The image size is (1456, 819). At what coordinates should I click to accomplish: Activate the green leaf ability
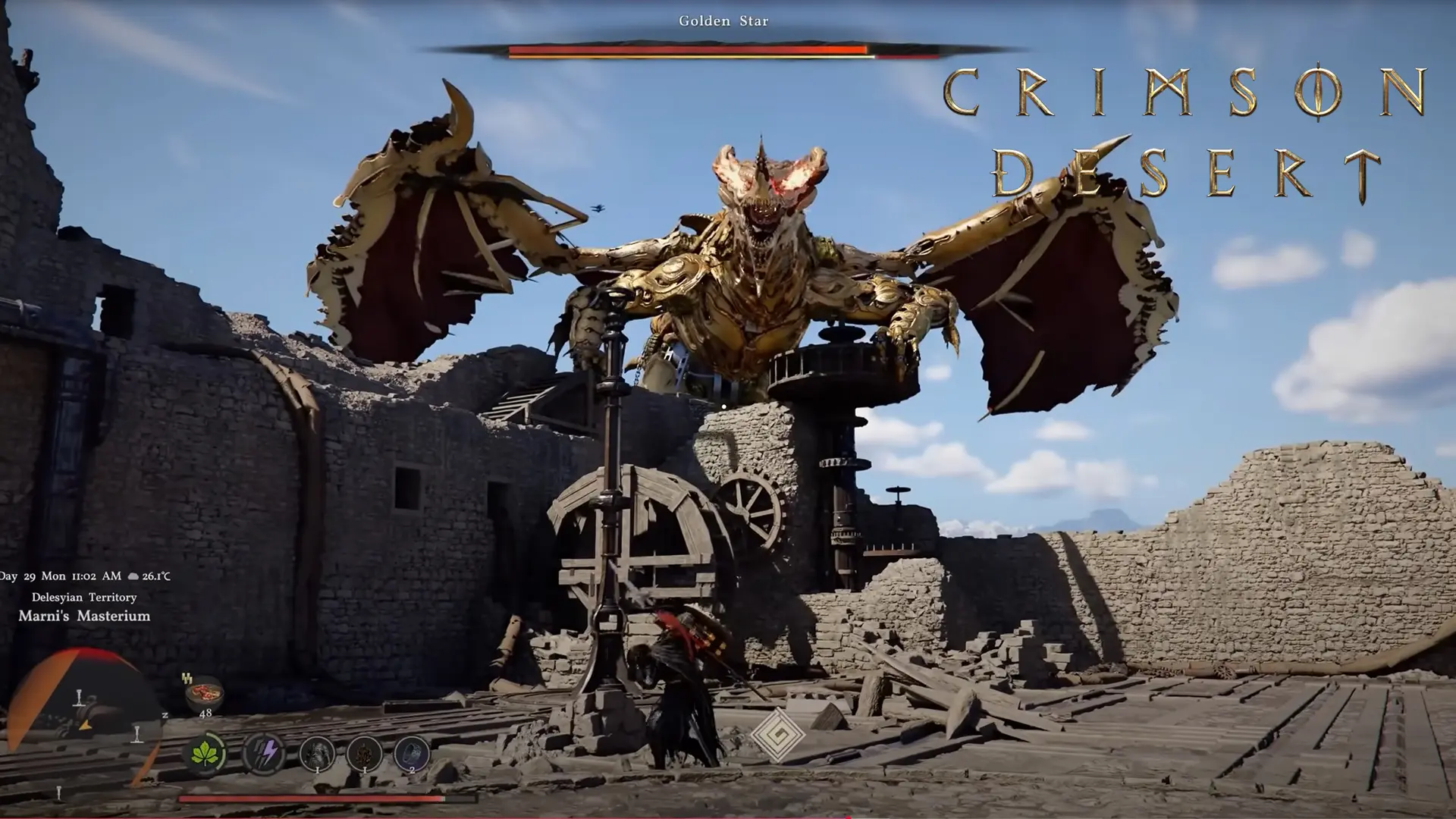(x=205, y=754)
